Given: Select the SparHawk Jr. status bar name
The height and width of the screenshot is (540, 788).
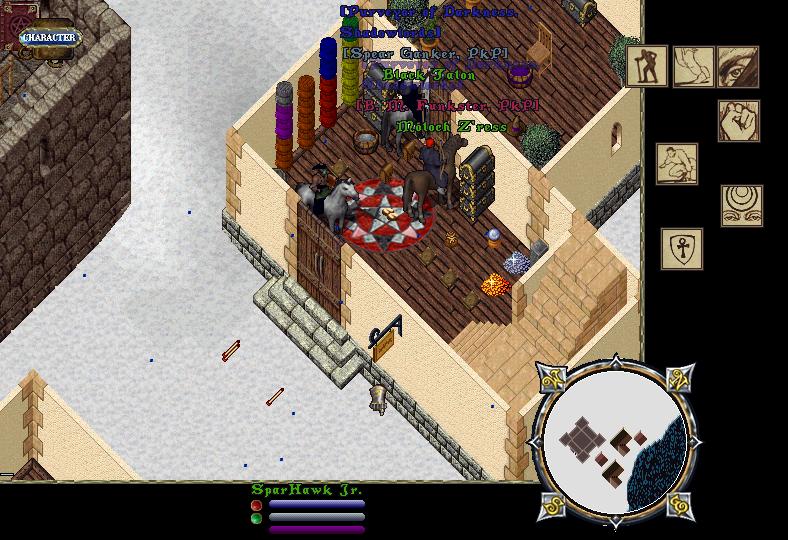Looking at the screenshot, I should point(306,489).
